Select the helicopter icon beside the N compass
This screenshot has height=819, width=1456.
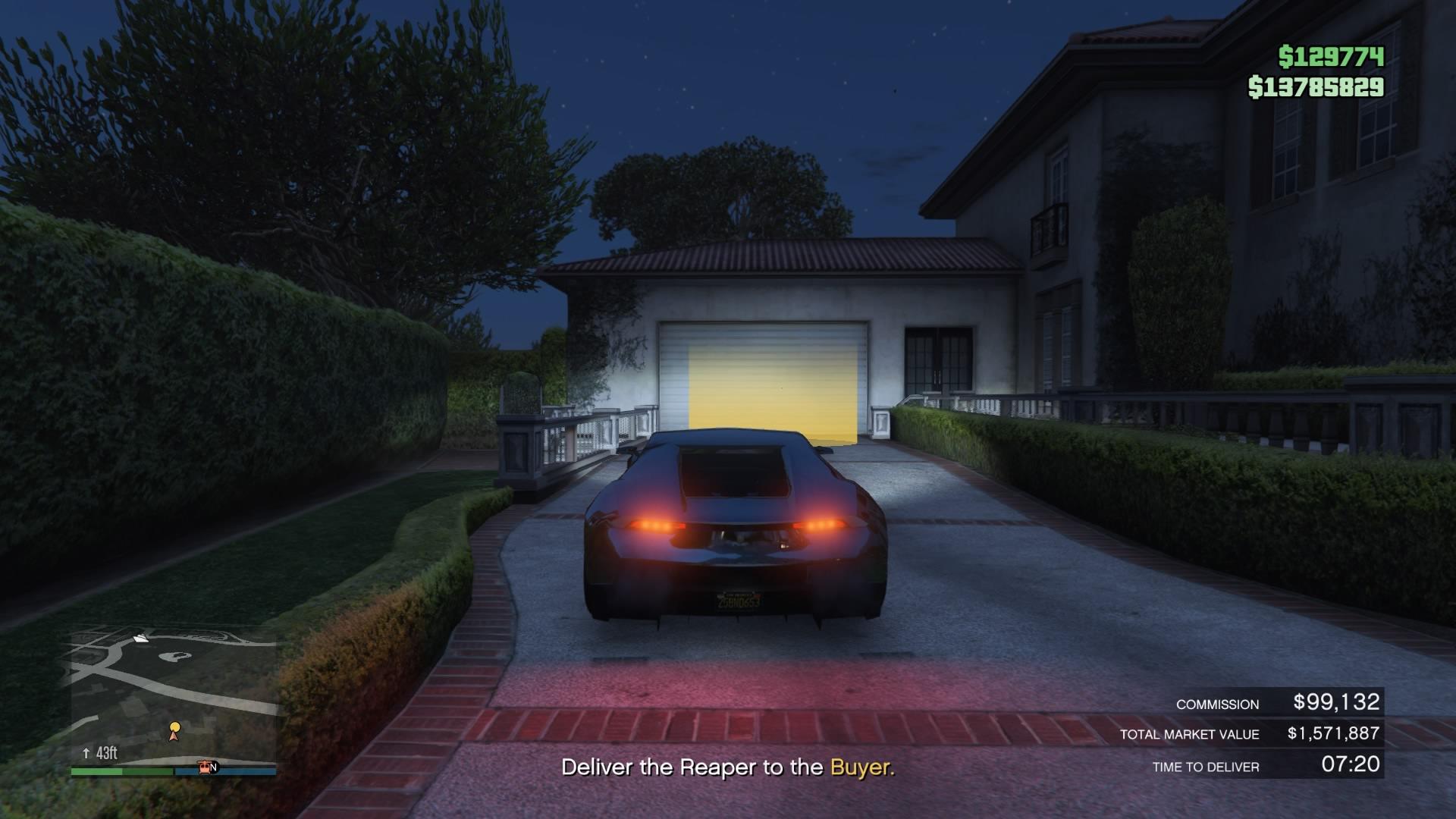[x=205, y=768]
